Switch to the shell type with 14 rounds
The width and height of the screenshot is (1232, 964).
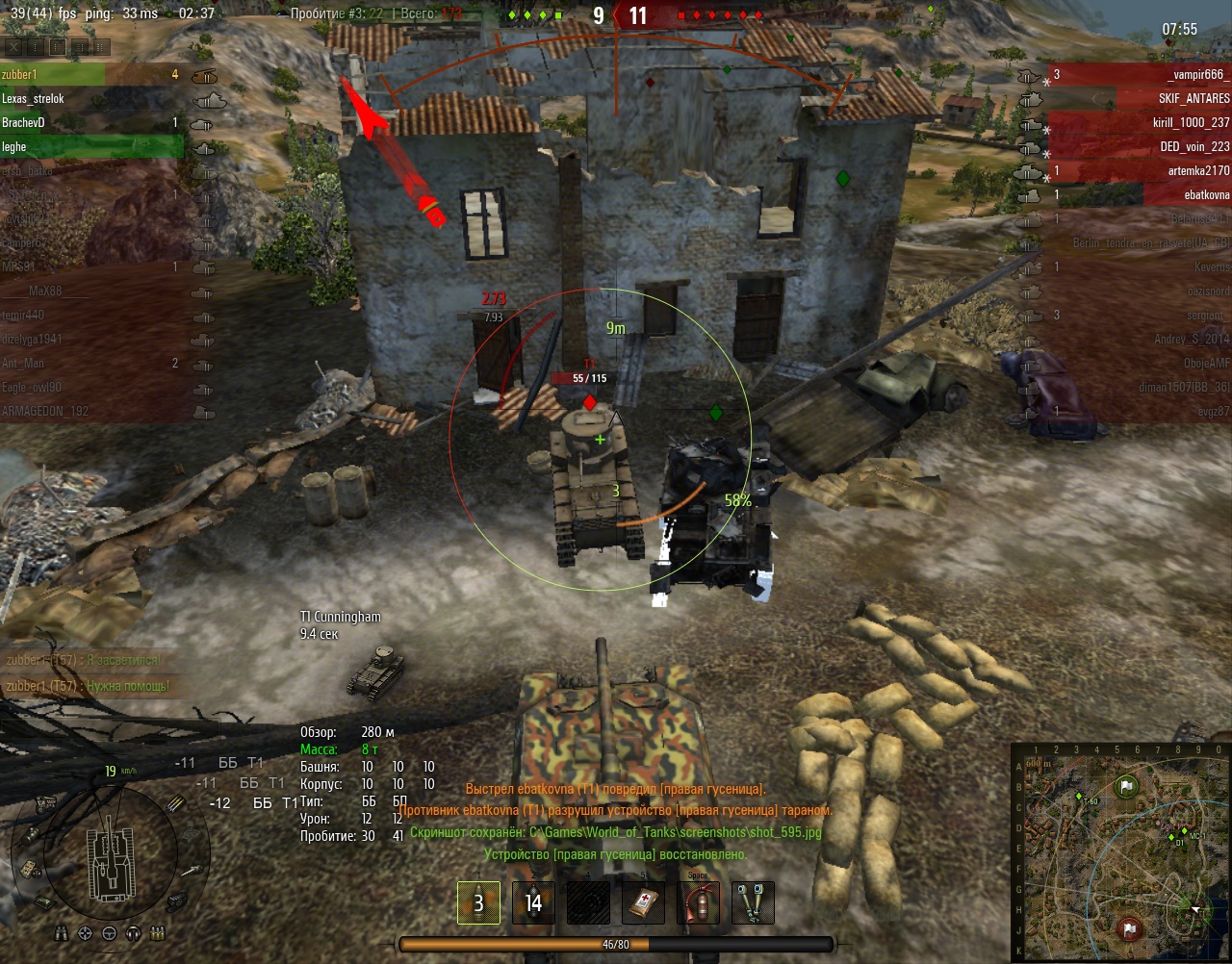[x=533, y=902]
